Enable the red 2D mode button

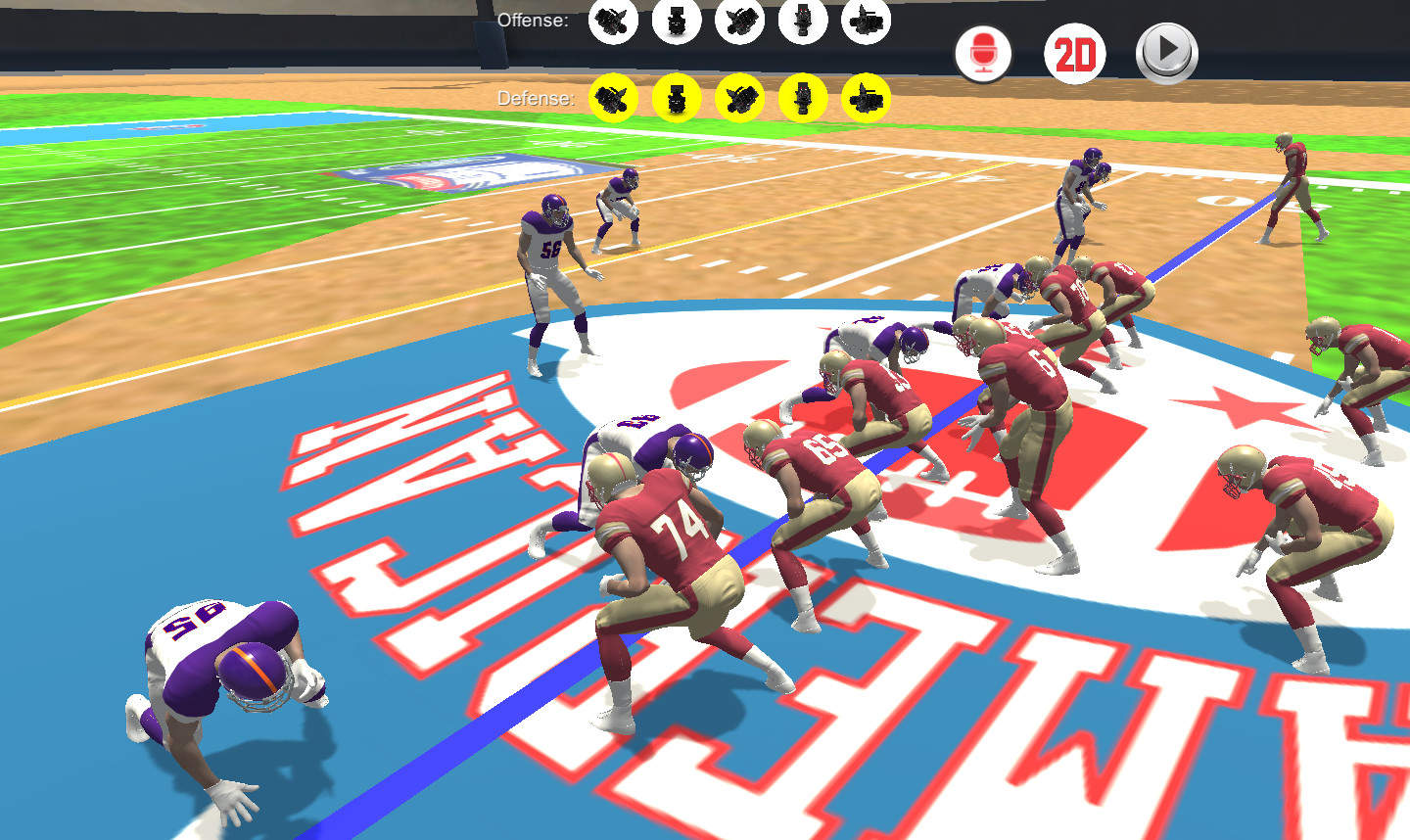click(1073, 54)
